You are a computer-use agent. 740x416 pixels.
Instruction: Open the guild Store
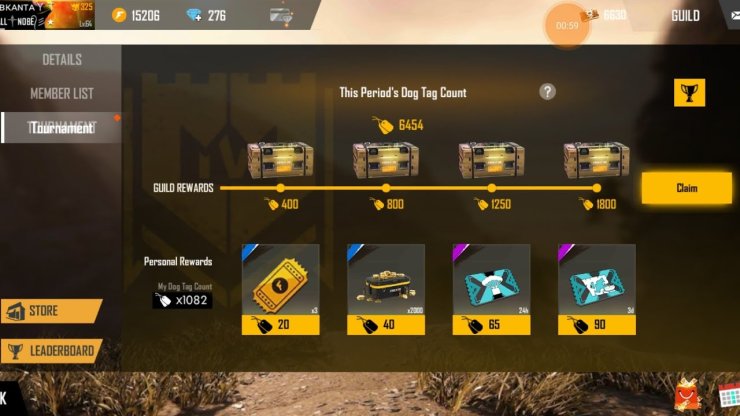pos(51,312)
